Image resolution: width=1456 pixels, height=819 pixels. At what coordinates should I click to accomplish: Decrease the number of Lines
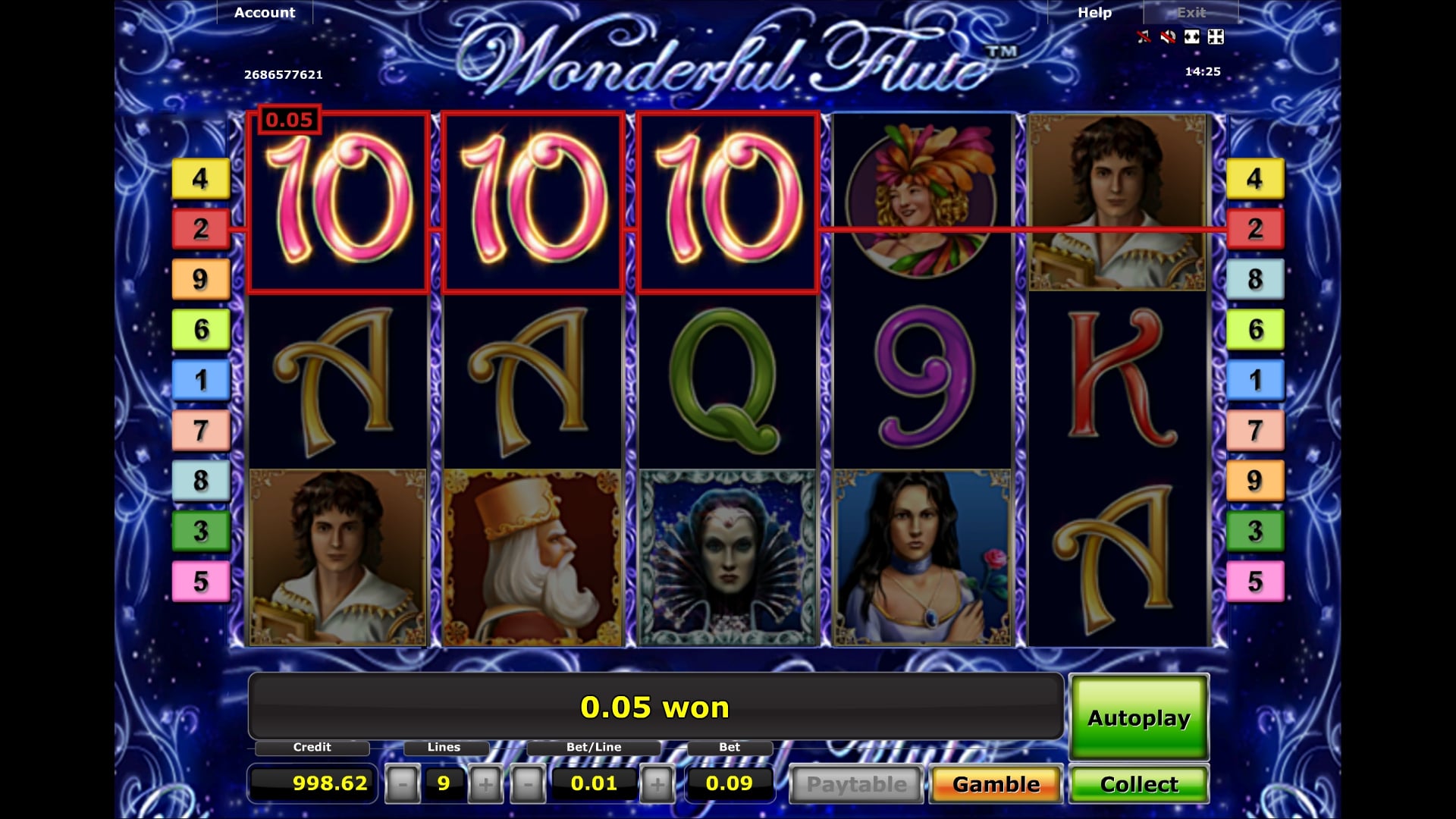pyautogui.click(x=403, y=784)
